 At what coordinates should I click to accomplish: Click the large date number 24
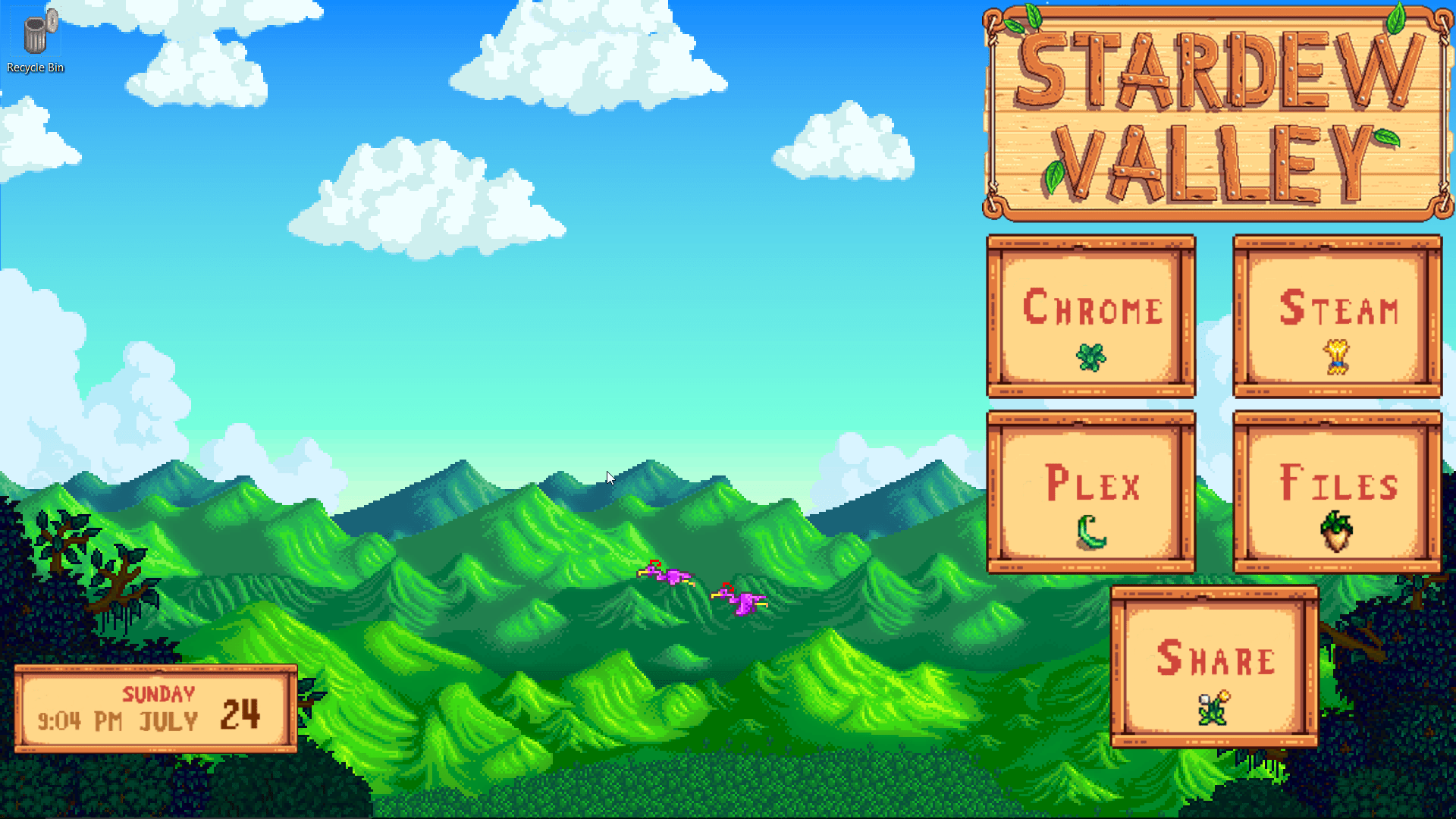click(241, 714)
